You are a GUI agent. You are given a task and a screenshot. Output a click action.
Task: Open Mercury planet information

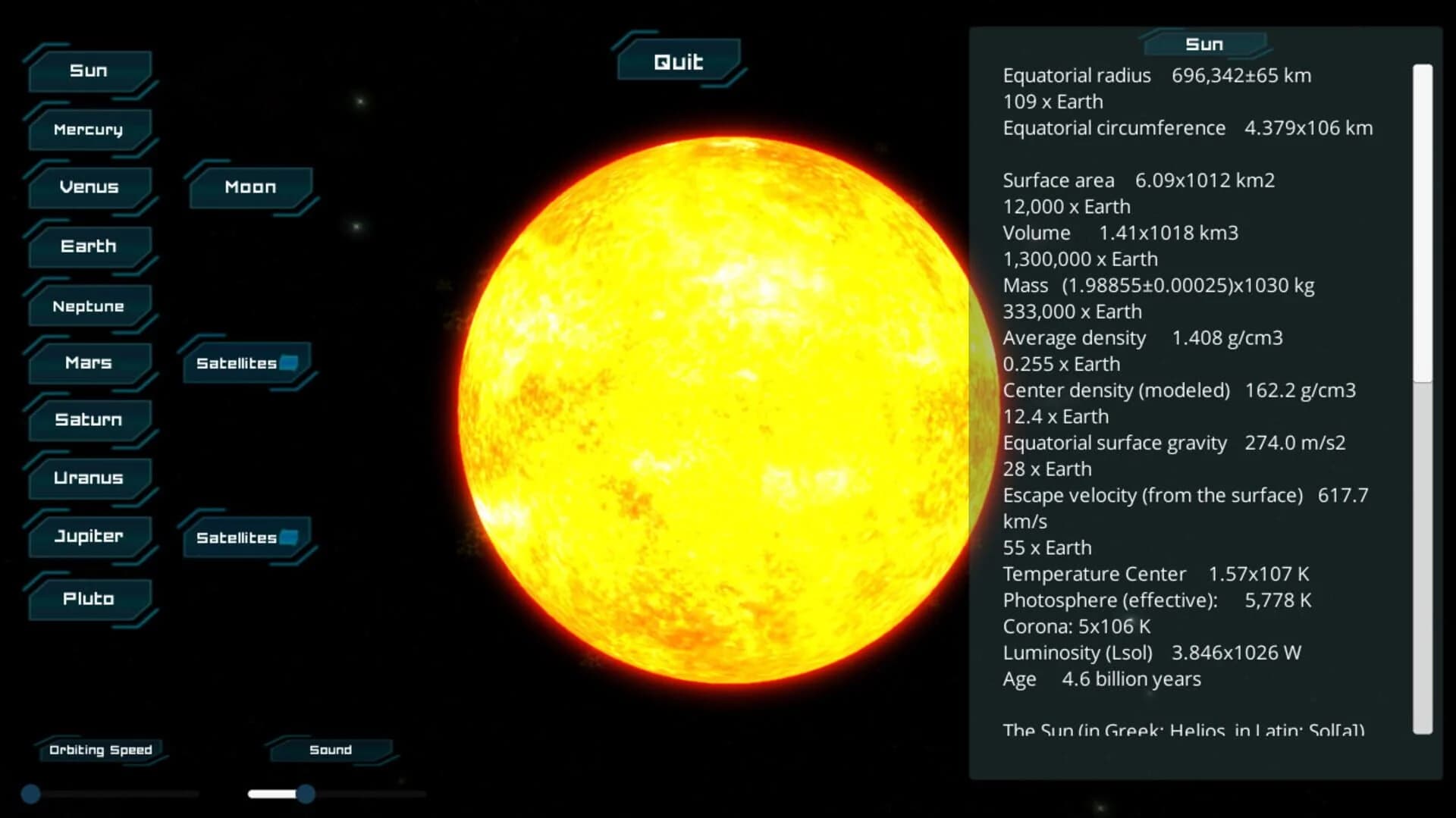89,130
